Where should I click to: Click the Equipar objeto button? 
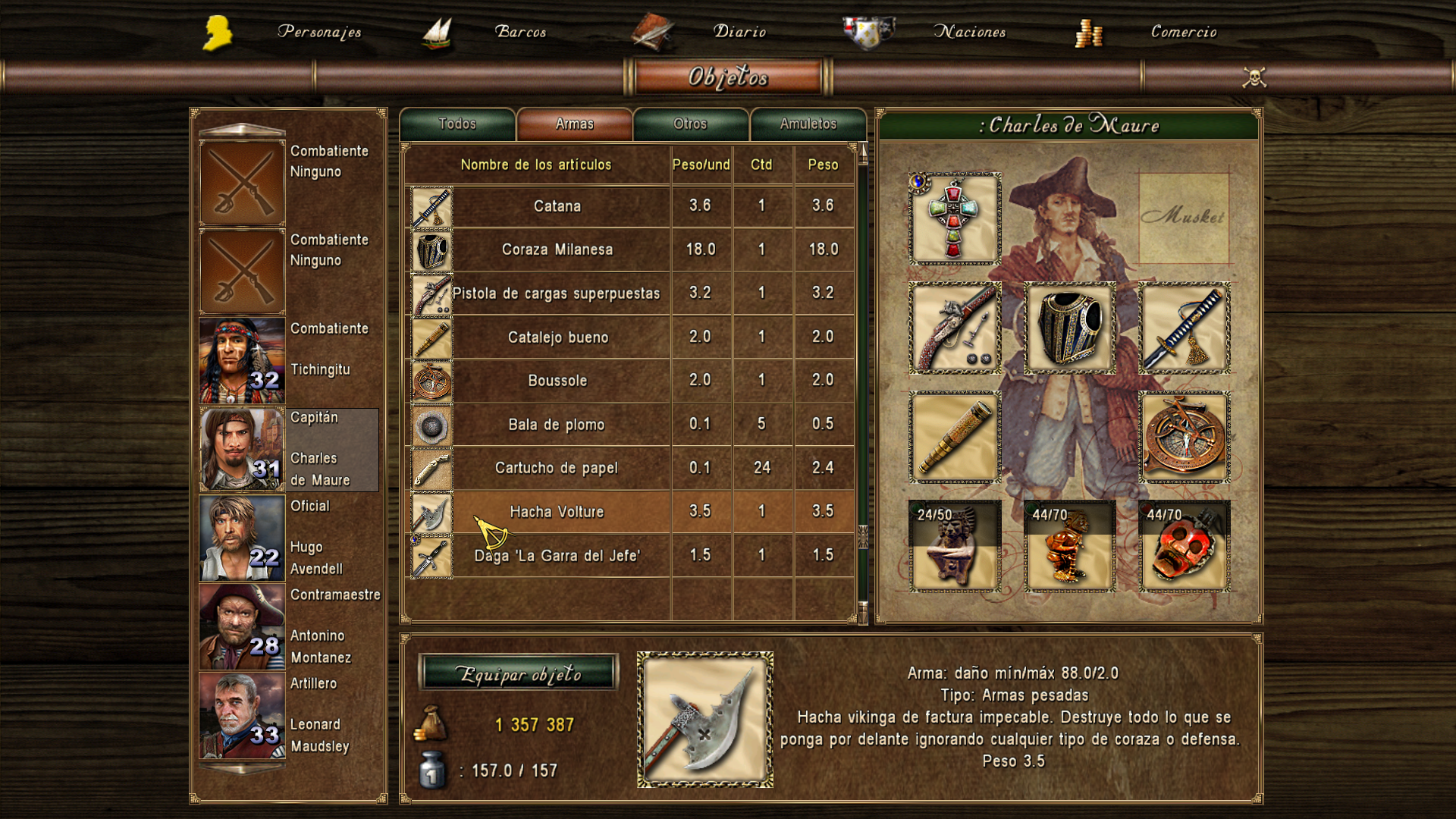coord(519,673)
